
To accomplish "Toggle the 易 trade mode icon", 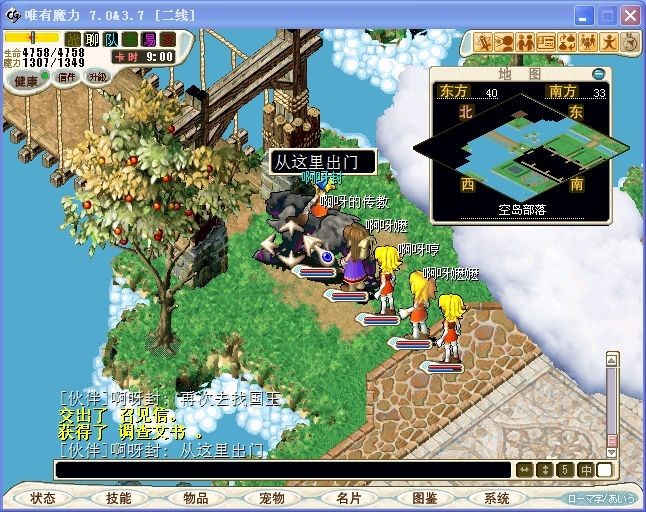I will (149, 39).
